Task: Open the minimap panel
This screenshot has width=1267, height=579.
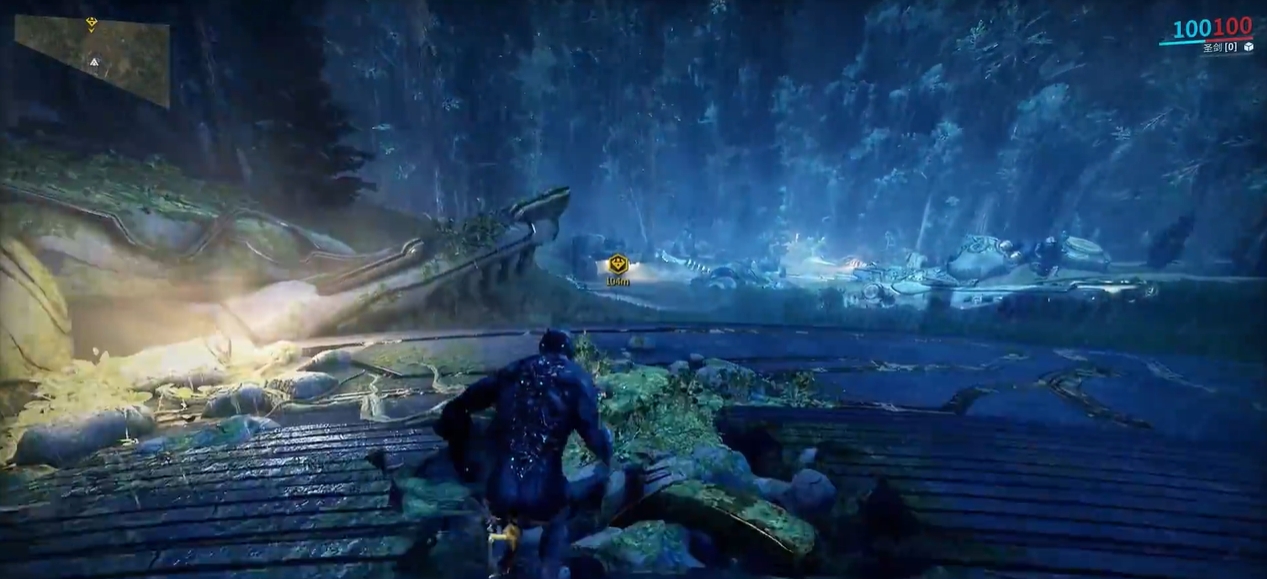Action: [92, 60]
